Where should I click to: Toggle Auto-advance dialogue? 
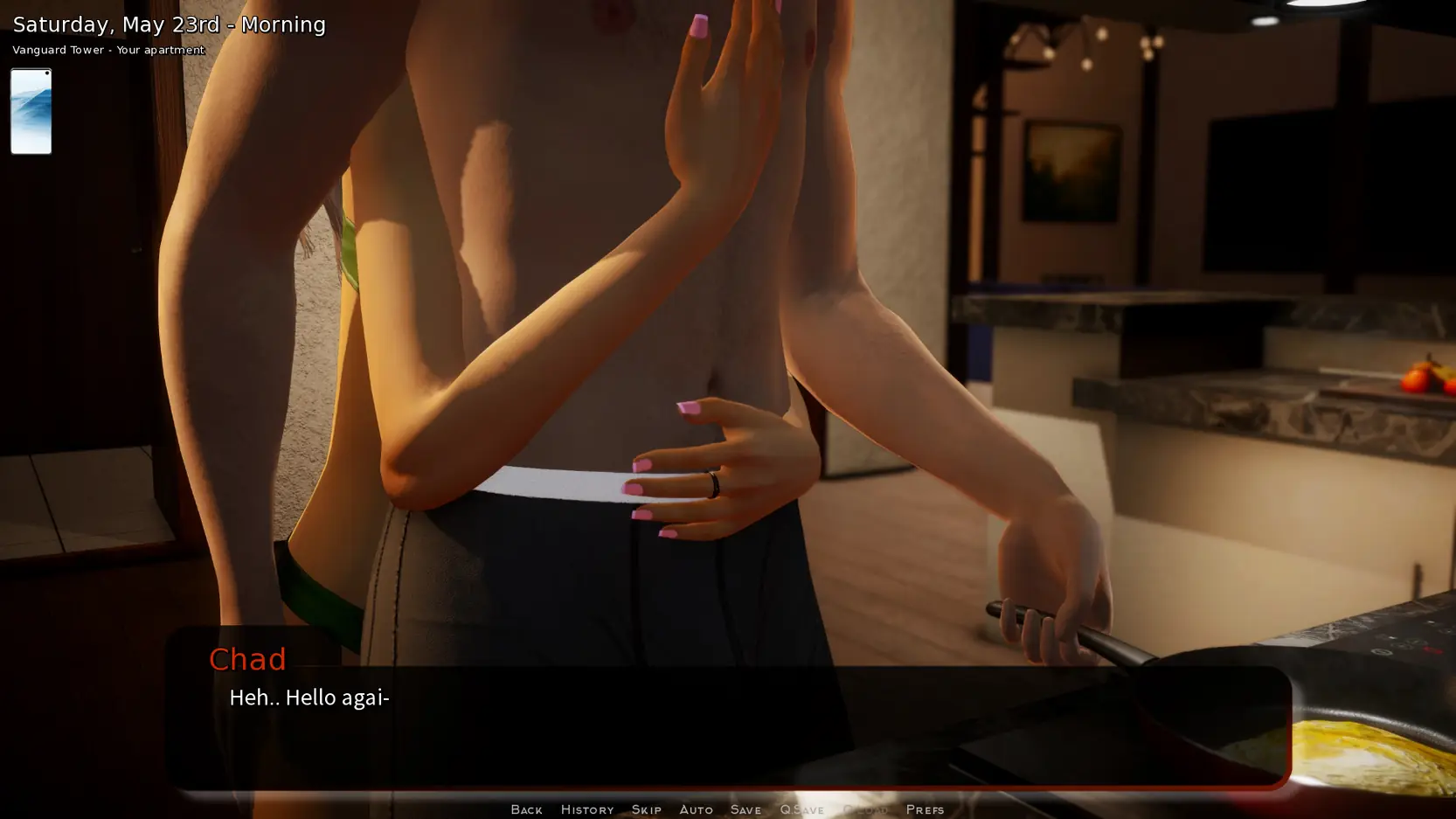point(696,809)
